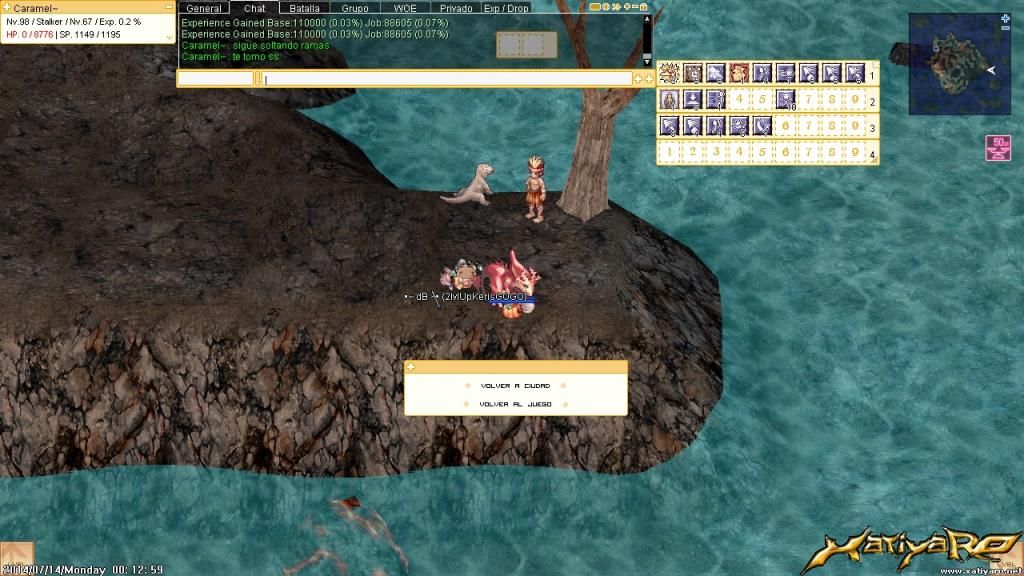Screen dimensions: 1024x576
Task: Show the WOE chat tab
Action: coord(405,8)
